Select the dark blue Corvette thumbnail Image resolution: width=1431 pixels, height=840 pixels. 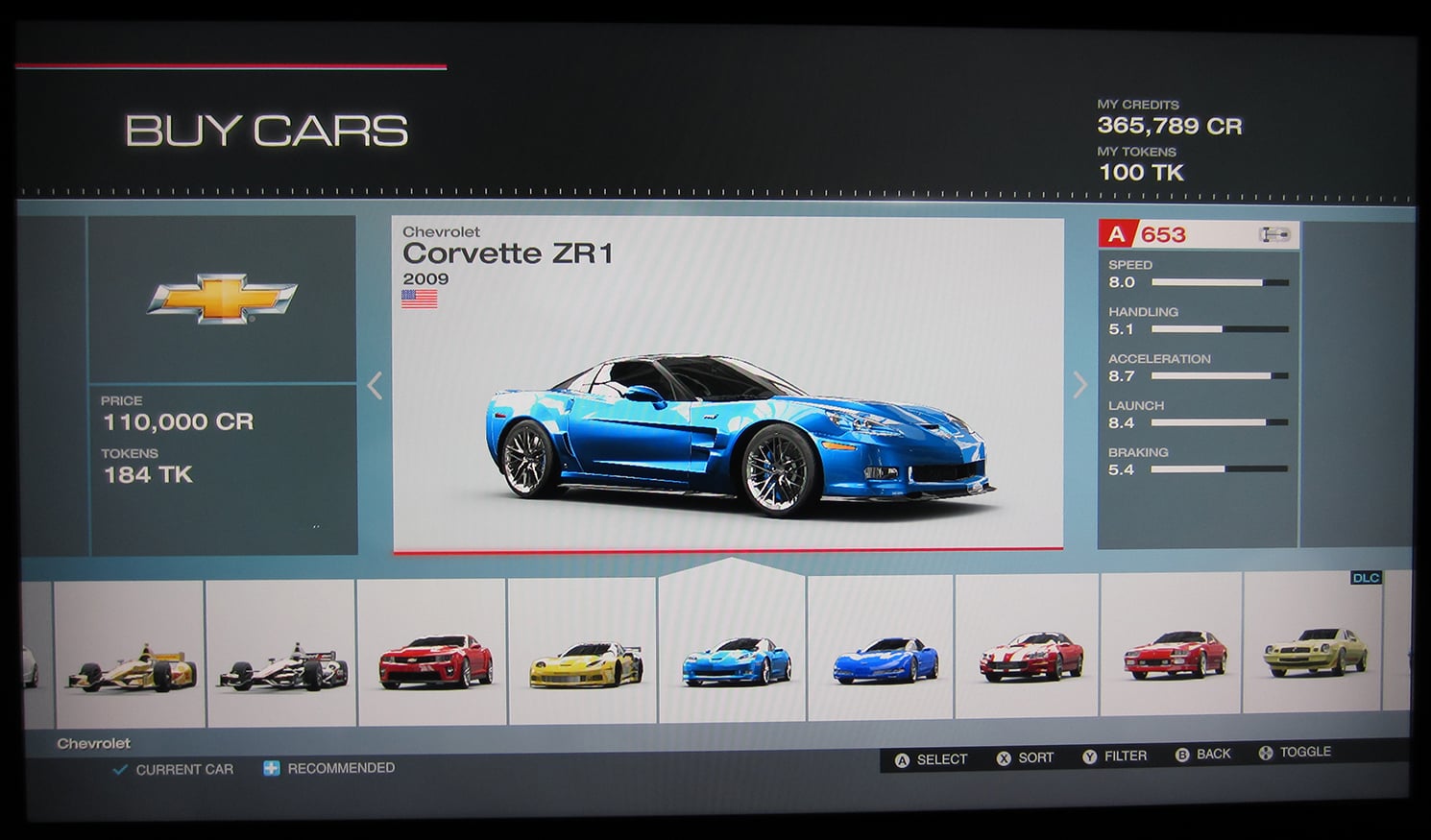[x=884, y=655]
